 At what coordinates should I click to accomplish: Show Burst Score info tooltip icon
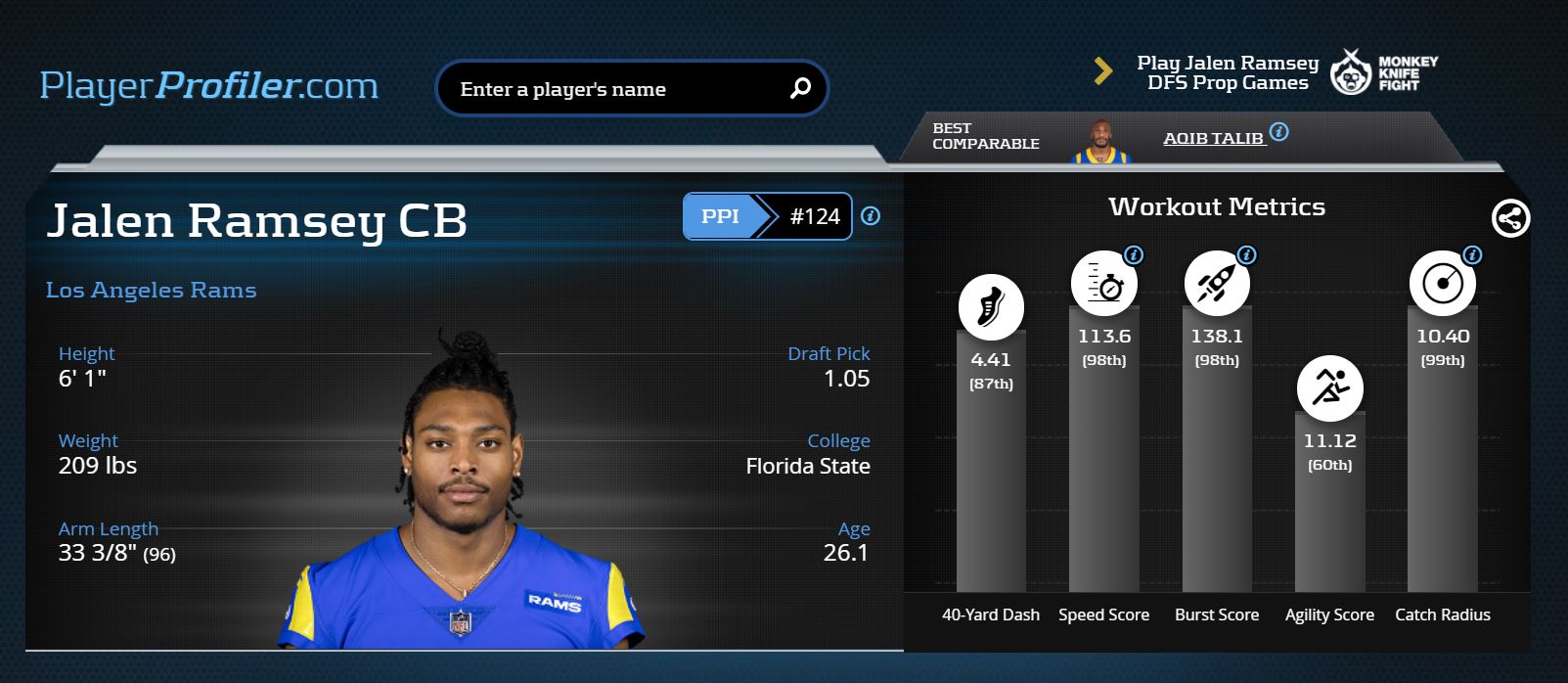[x=1246, y=255]
